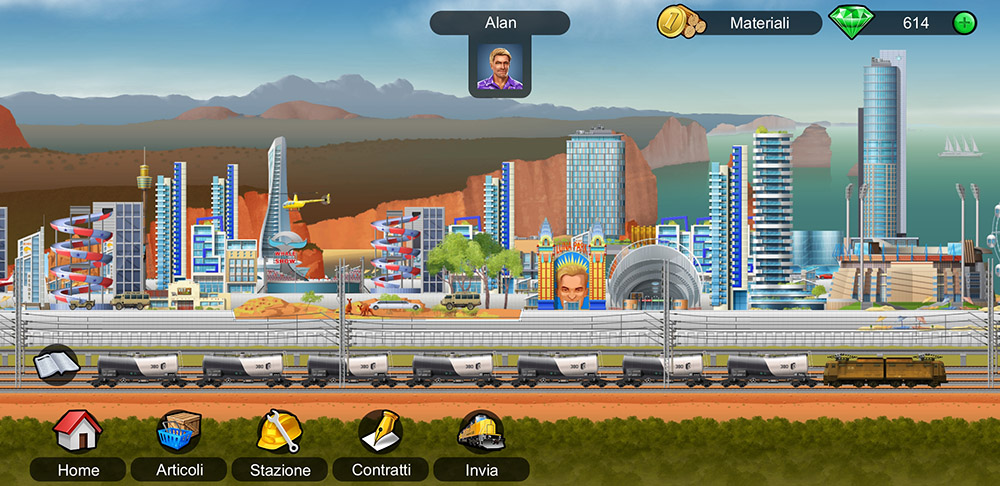The height and width of the screenshot is (486, 1000).
Task: Open the Contratti pen menu
Action: pyautogui.click(x=380, y=431)
